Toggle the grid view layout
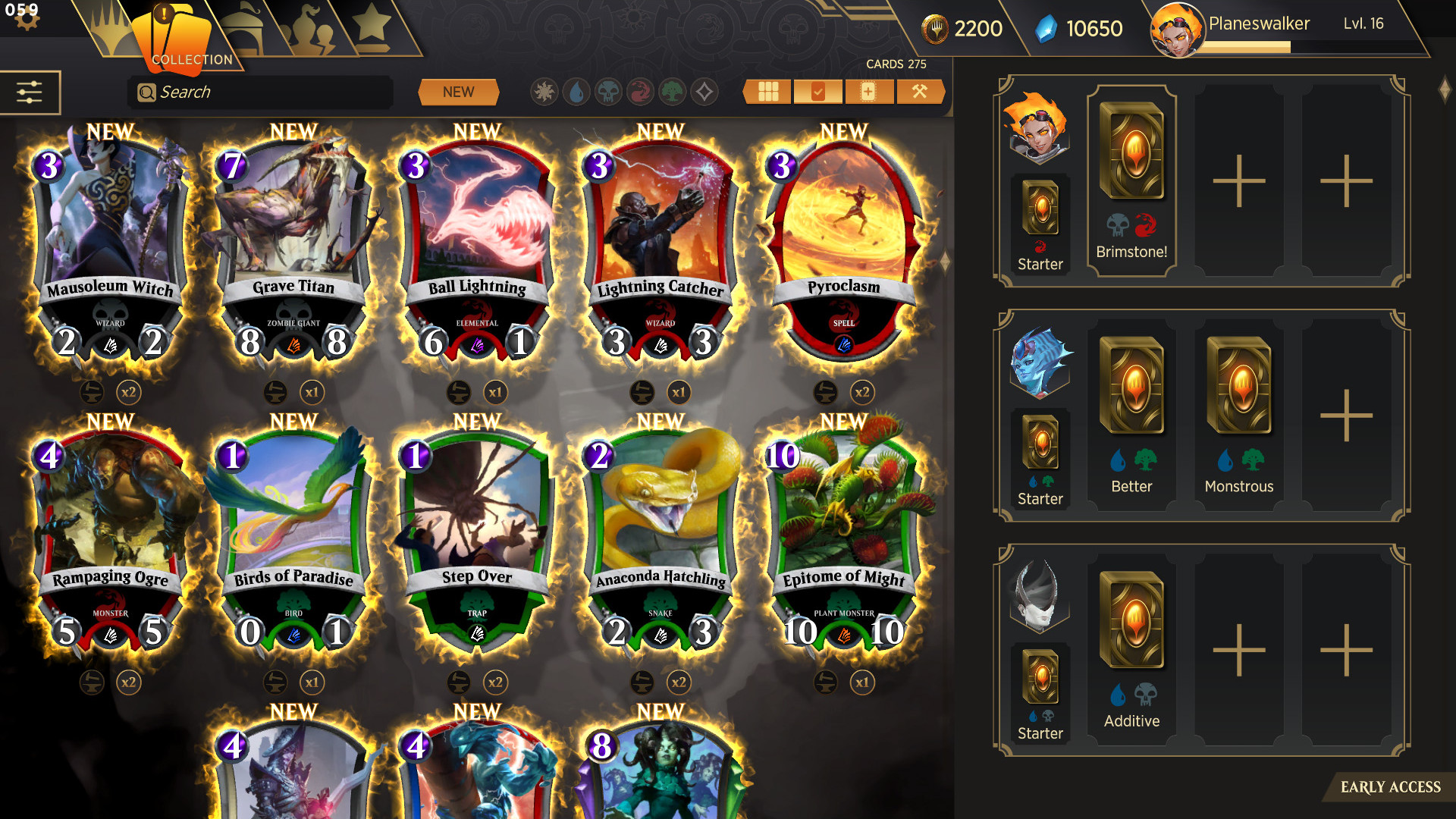Screen dimensions: 1456x819 (x=767, y=91)
